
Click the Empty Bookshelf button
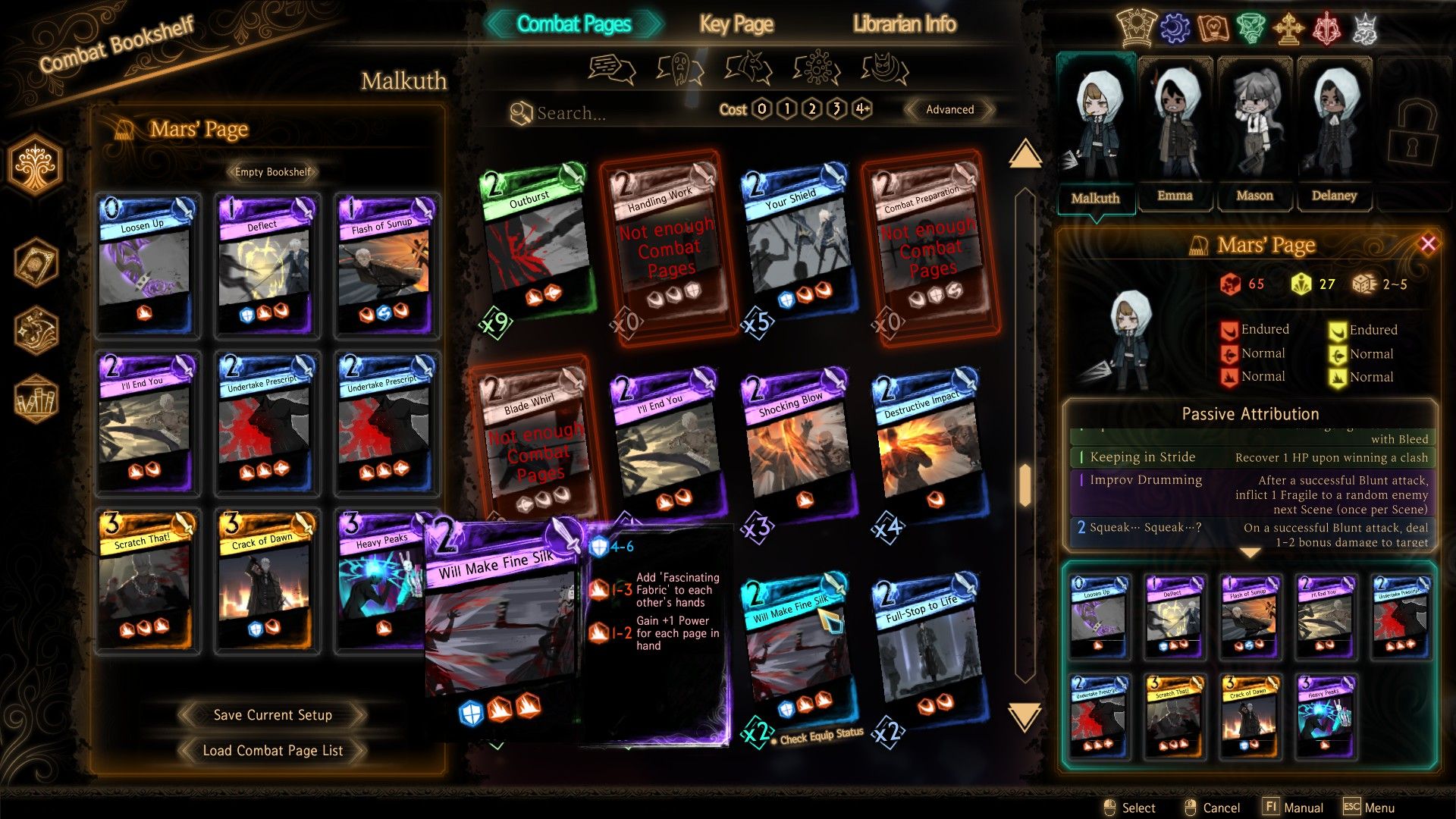[272, 172]
